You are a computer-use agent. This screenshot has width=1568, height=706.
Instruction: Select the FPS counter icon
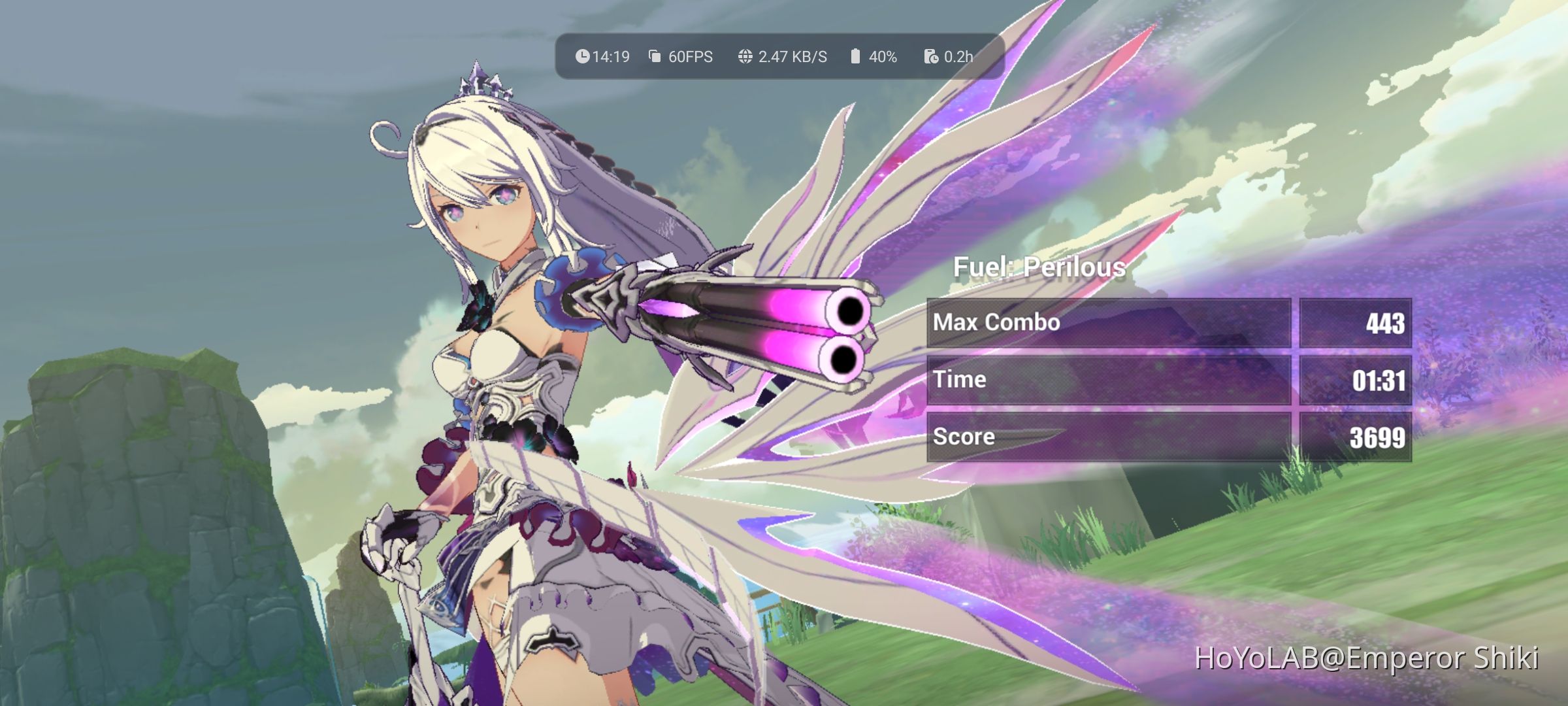653,57
